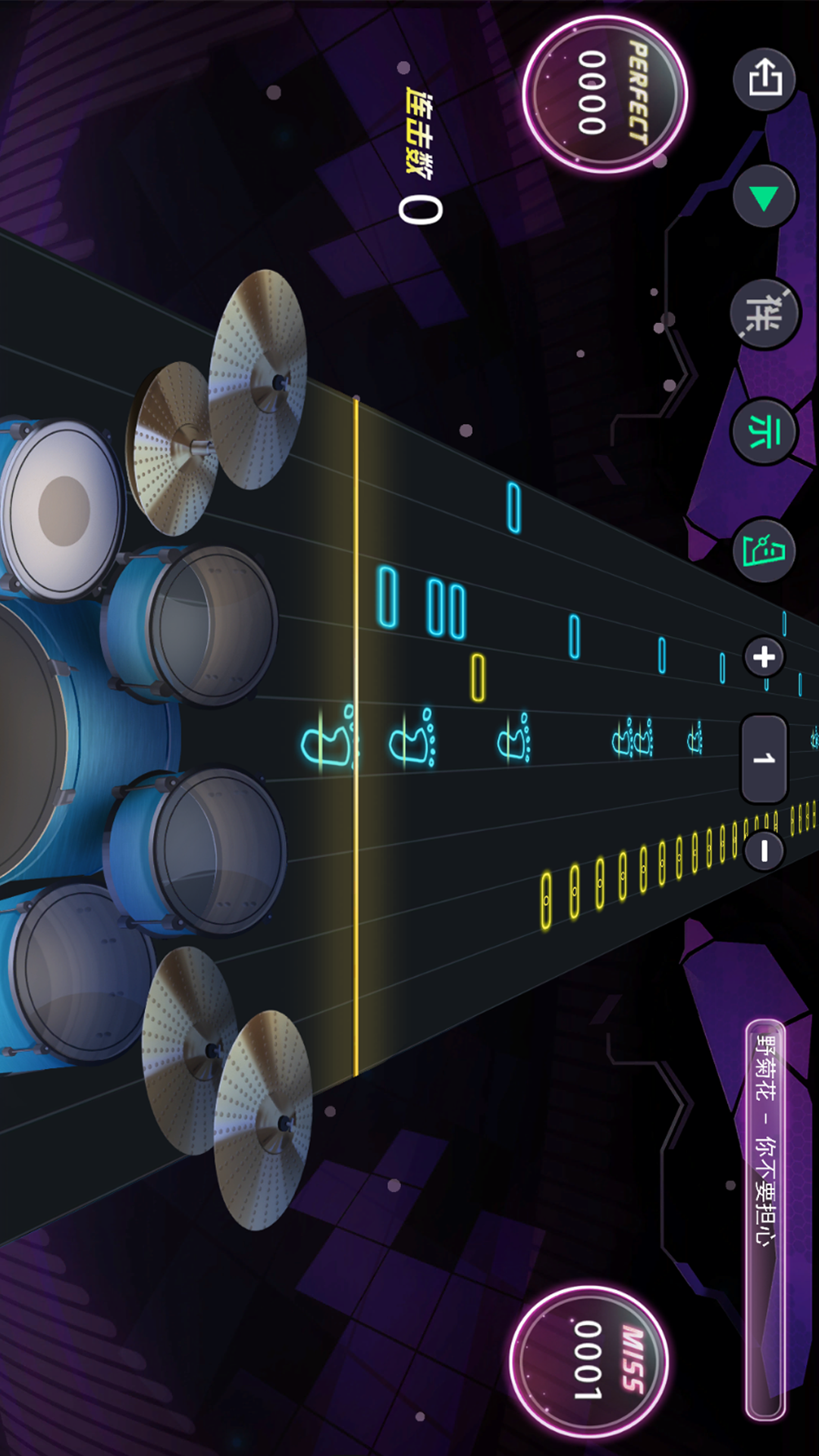Click the green triangle play button
Screen dimensions: 819x1456
point(764,197)
